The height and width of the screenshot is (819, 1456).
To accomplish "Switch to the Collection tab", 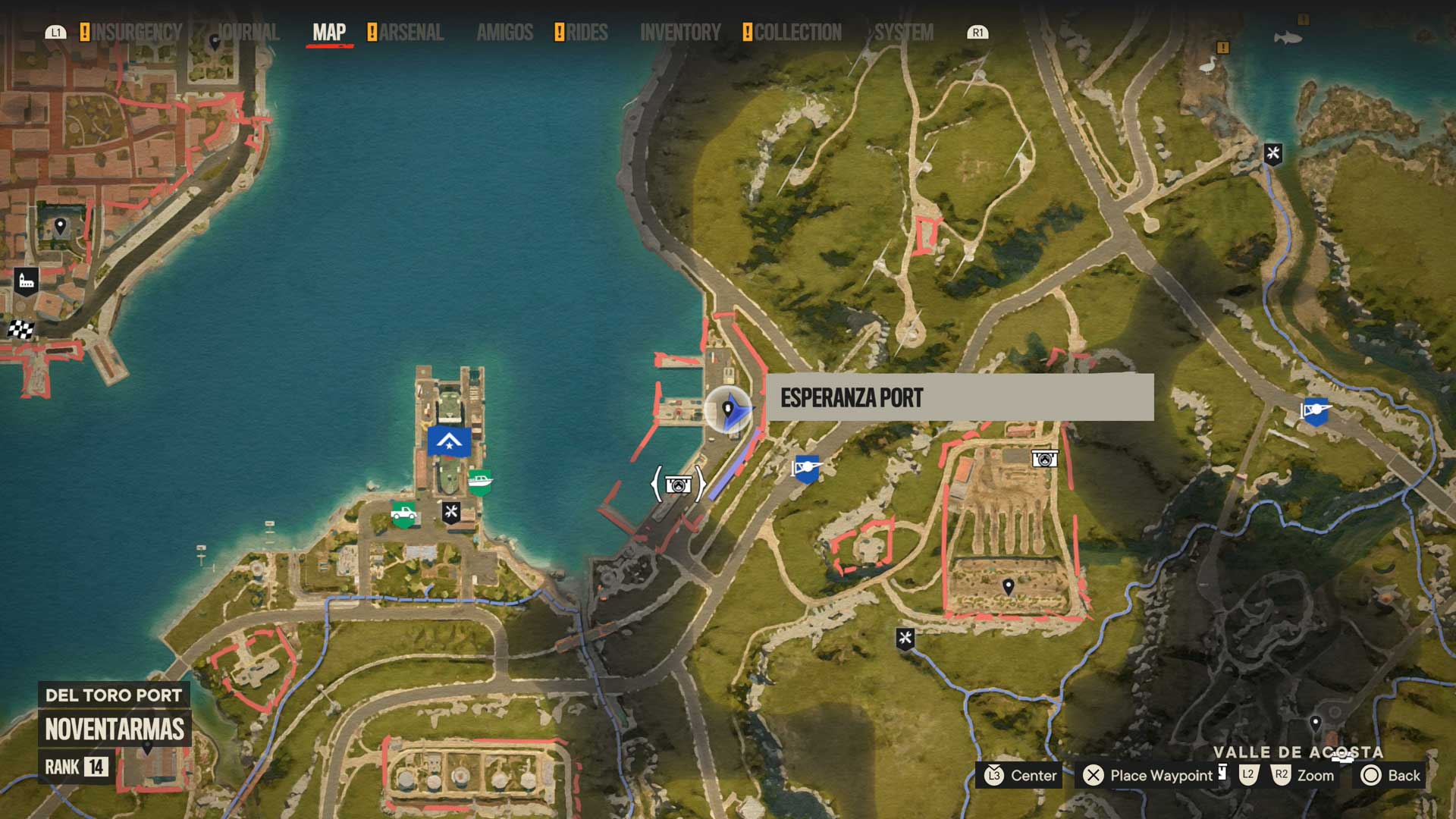I will coord(797,33).
